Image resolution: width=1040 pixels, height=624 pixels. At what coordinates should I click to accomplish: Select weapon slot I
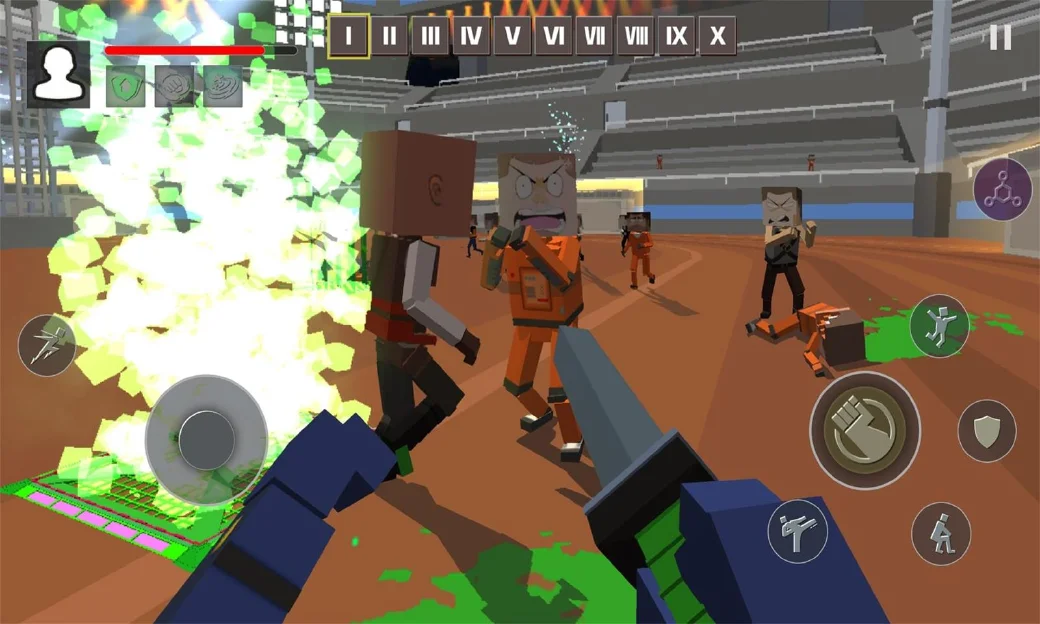click(x=348, y=37)
